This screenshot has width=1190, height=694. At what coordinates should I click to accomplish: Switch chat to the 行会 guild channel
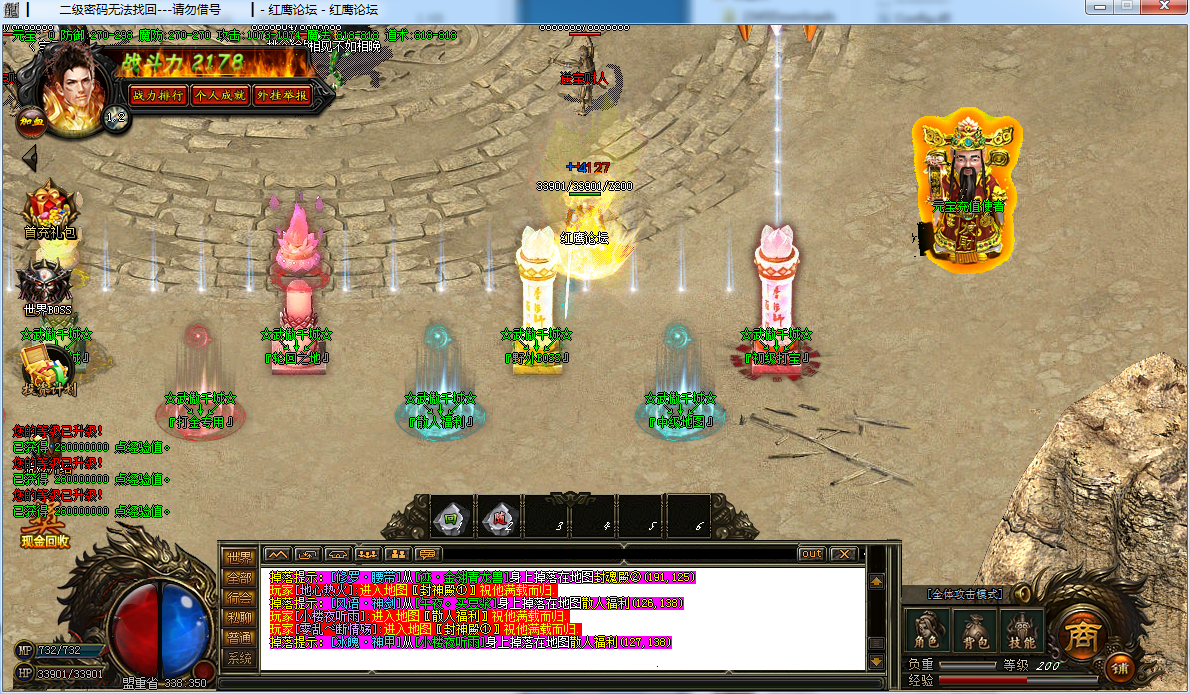[239, 598]
